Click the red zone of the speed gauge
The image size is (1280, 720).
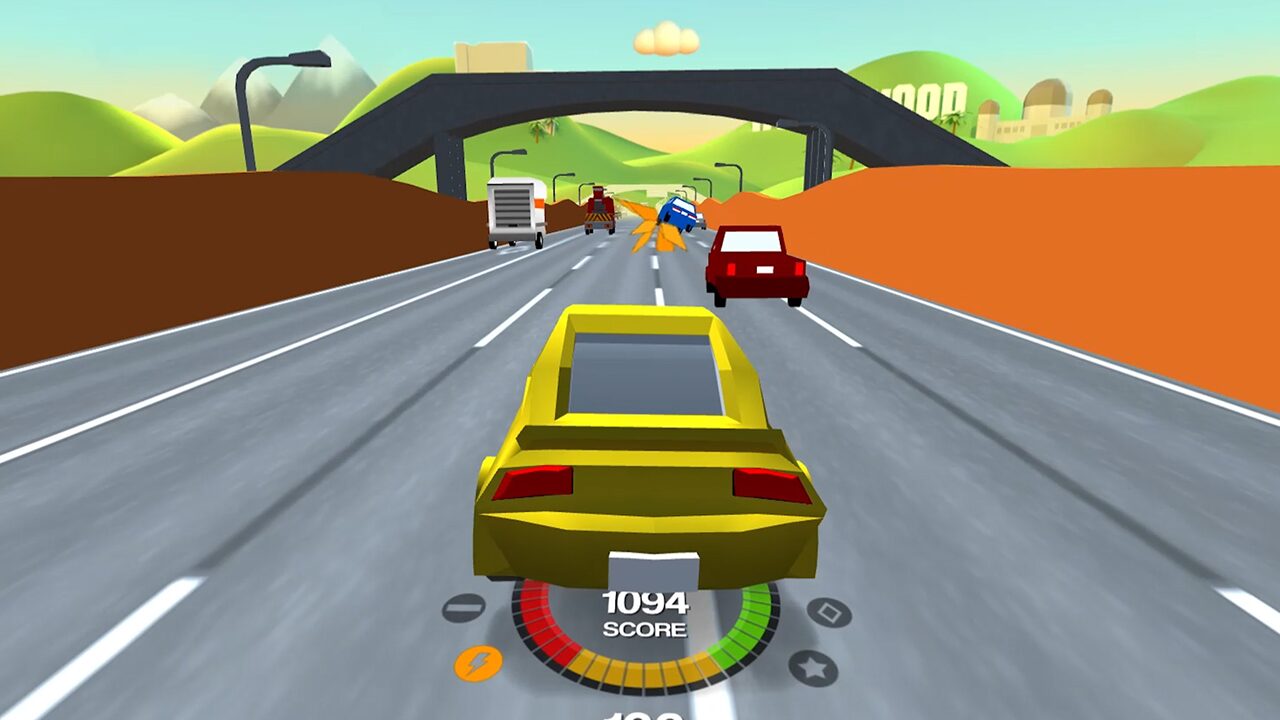click(540, 622)
